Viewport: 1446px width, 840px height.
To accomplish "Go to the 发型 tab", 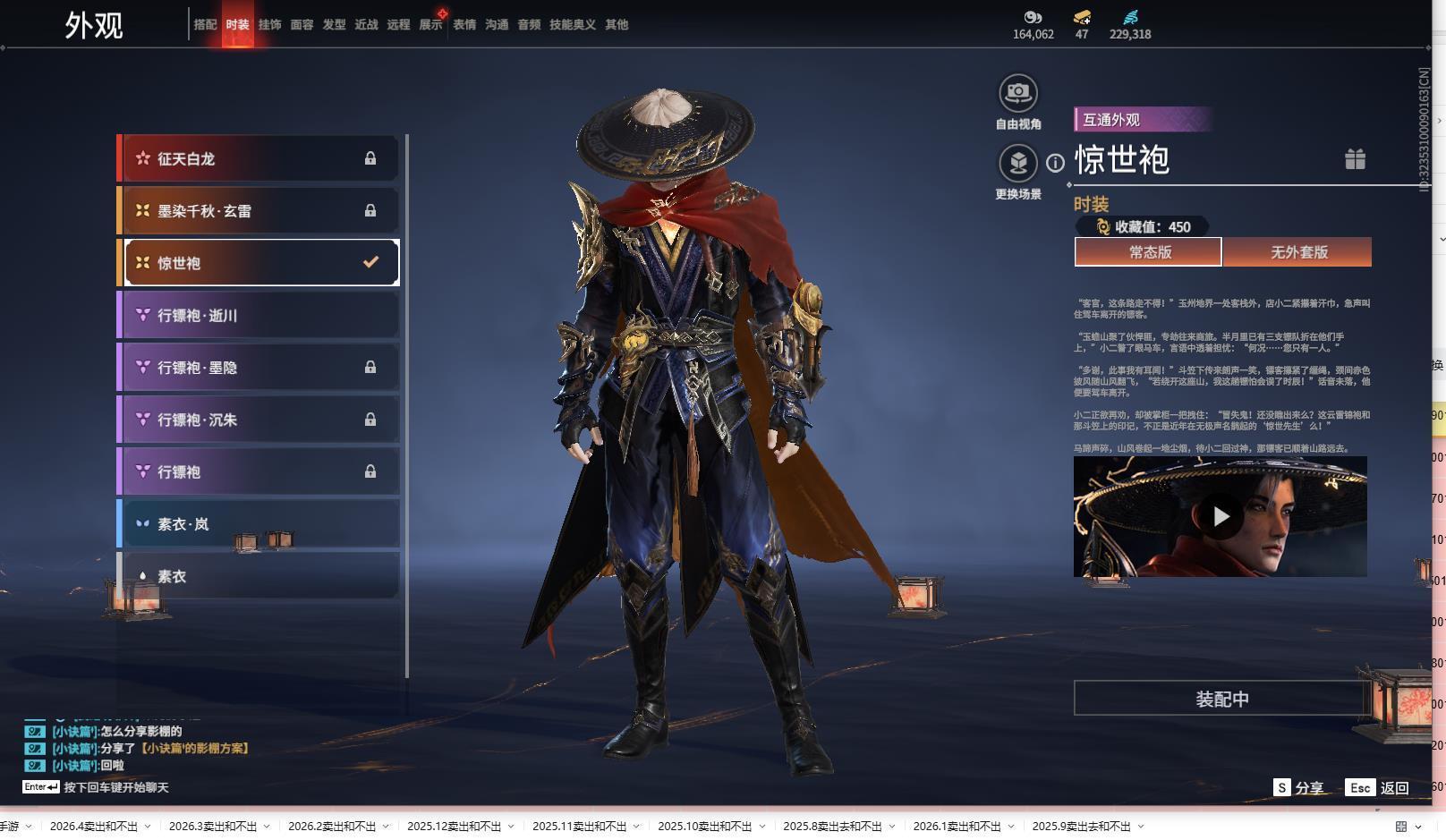I will (x=334, y=25).
